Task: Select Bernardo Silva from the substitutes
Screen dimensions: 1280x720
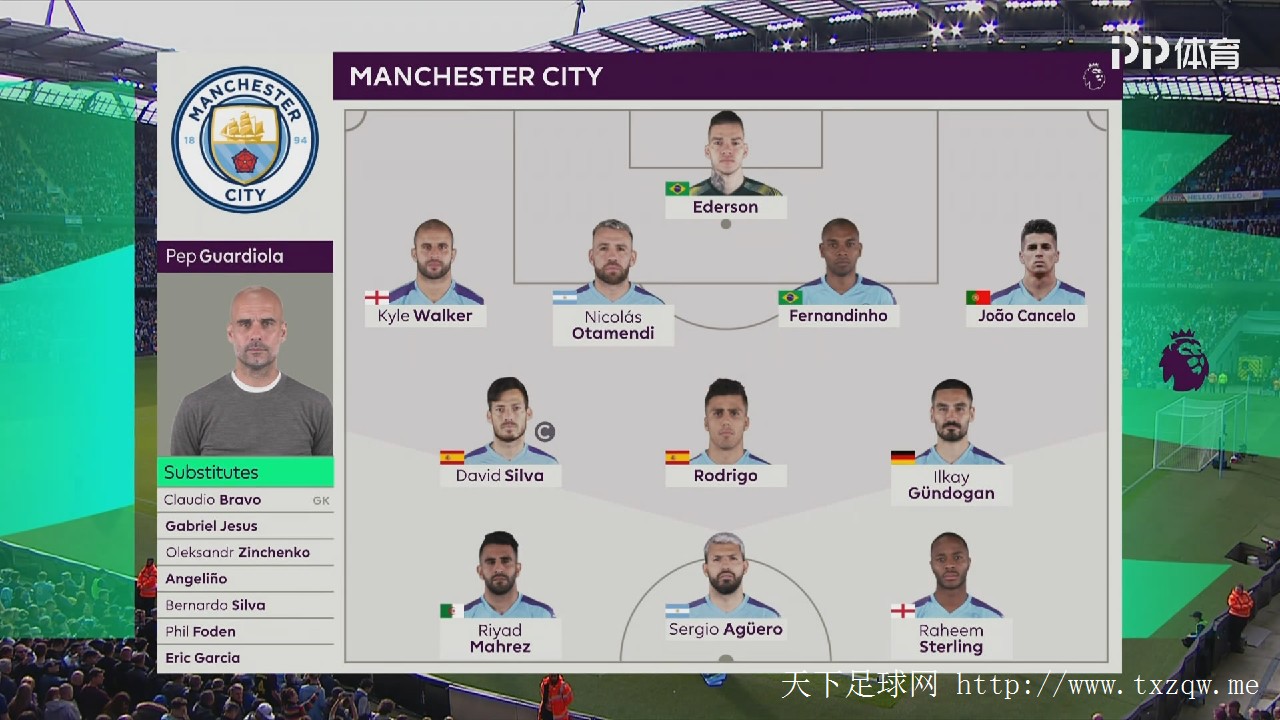Action: [x=245, y=605]
